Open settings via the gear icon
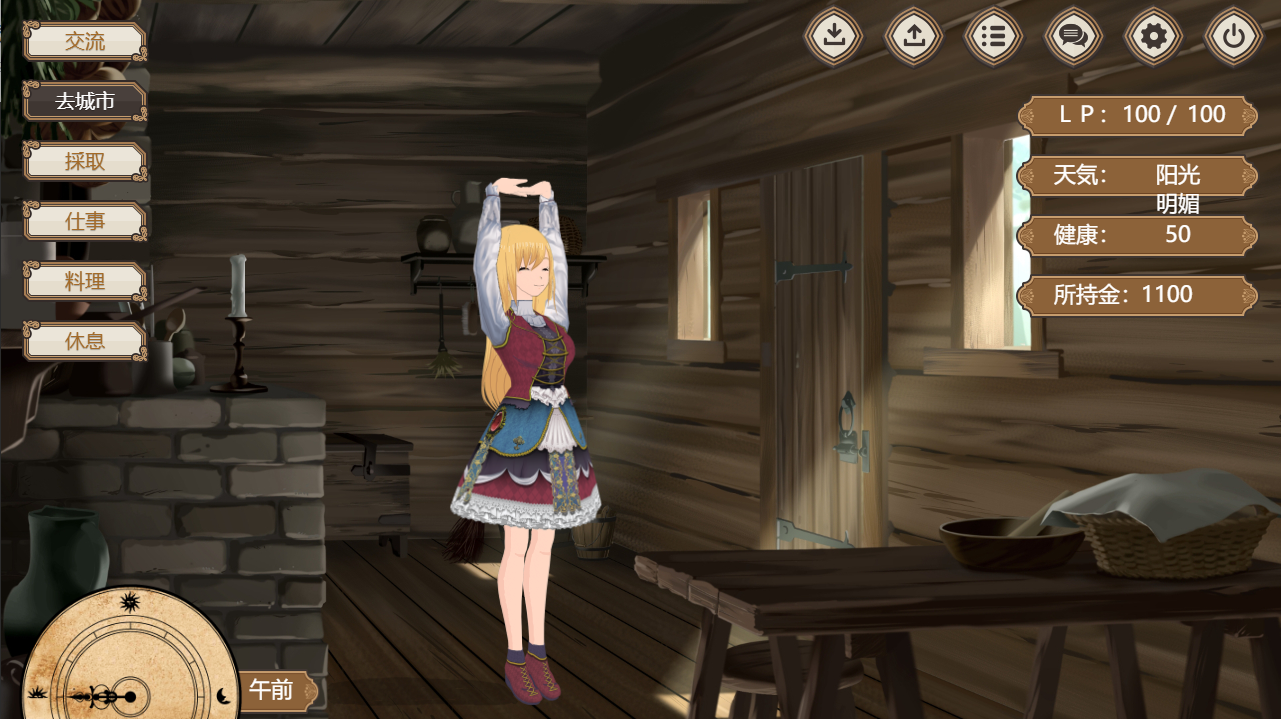The image size is (1281, 719). pos(1154,37)
